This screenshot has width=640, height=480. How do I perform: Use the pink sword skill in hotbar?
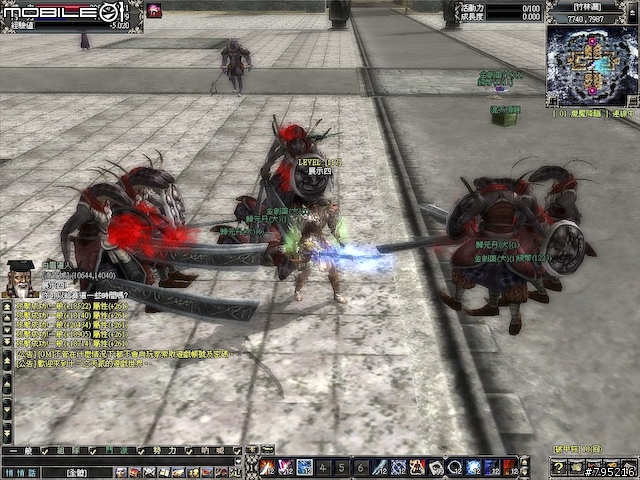[x=286, y=467]
